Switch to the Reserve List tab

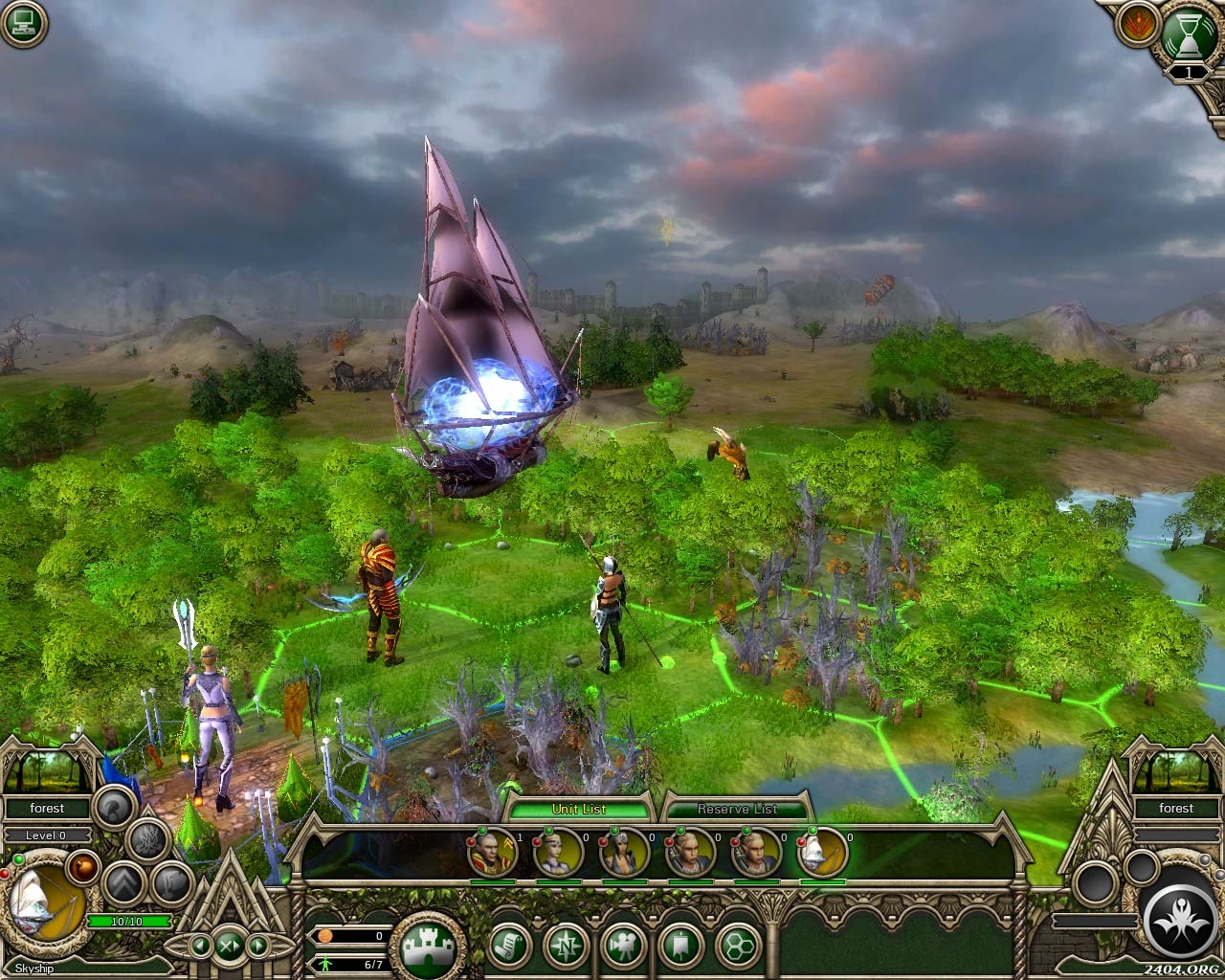[x=736, y=809]
